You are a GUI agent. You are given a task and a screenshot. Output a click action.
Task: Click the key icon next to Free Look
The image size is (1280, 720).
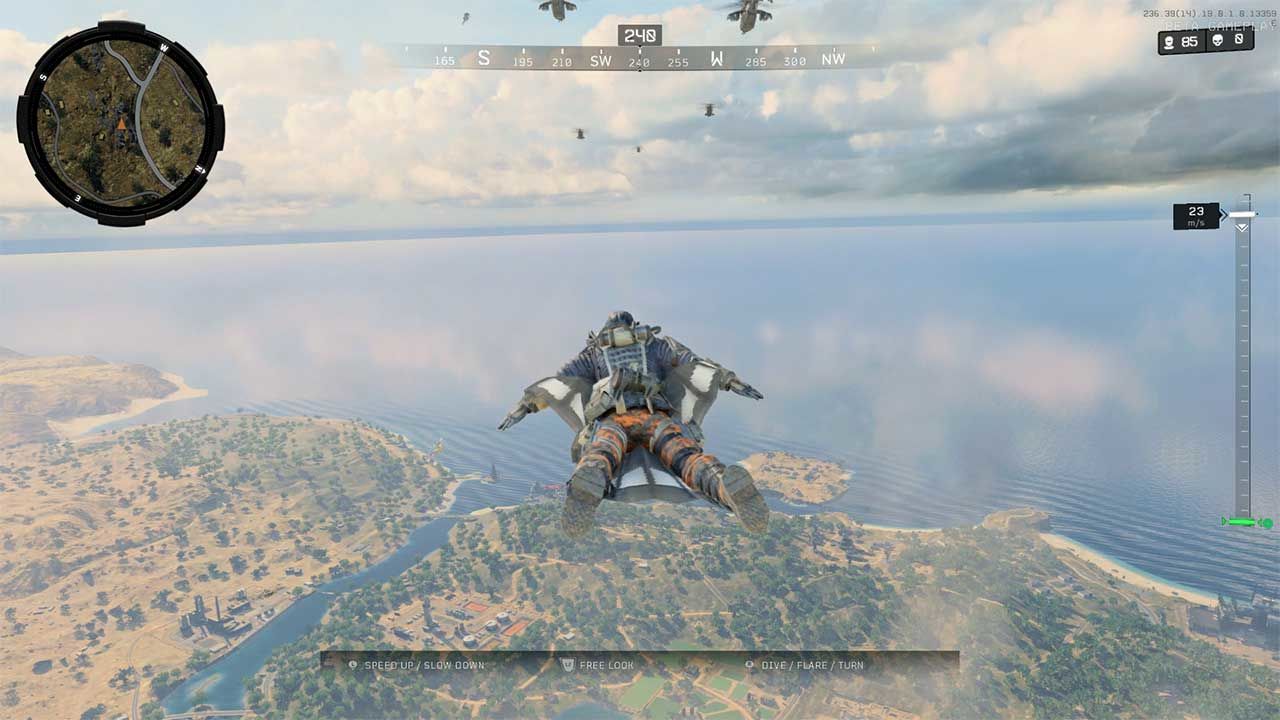(567, 665)
